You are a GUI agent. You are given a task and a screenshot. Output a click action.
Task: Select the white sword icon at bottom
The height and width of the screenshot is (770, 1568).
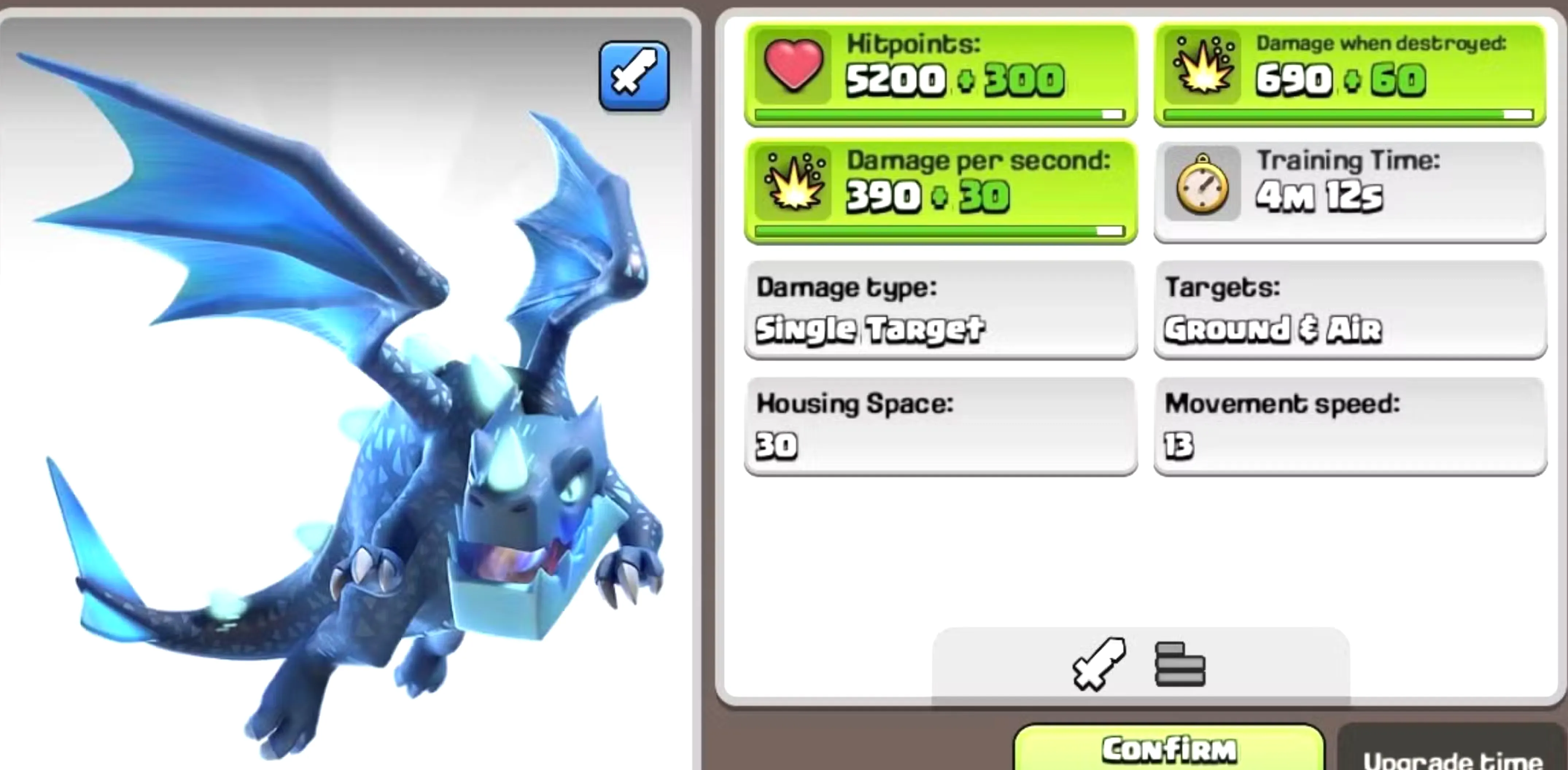(x=1100, y=664)
